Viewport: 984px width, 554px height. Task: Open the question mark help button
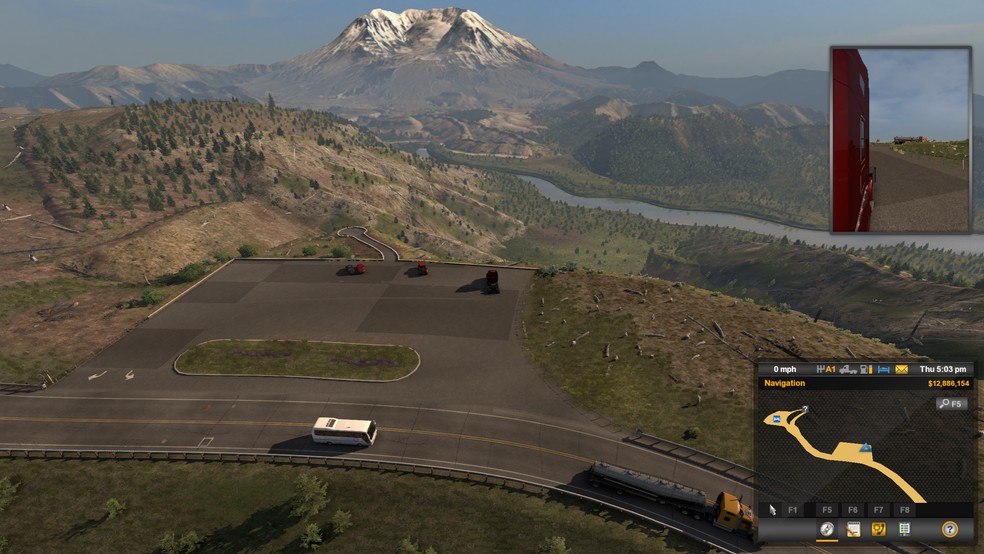(x=949, y=529)
